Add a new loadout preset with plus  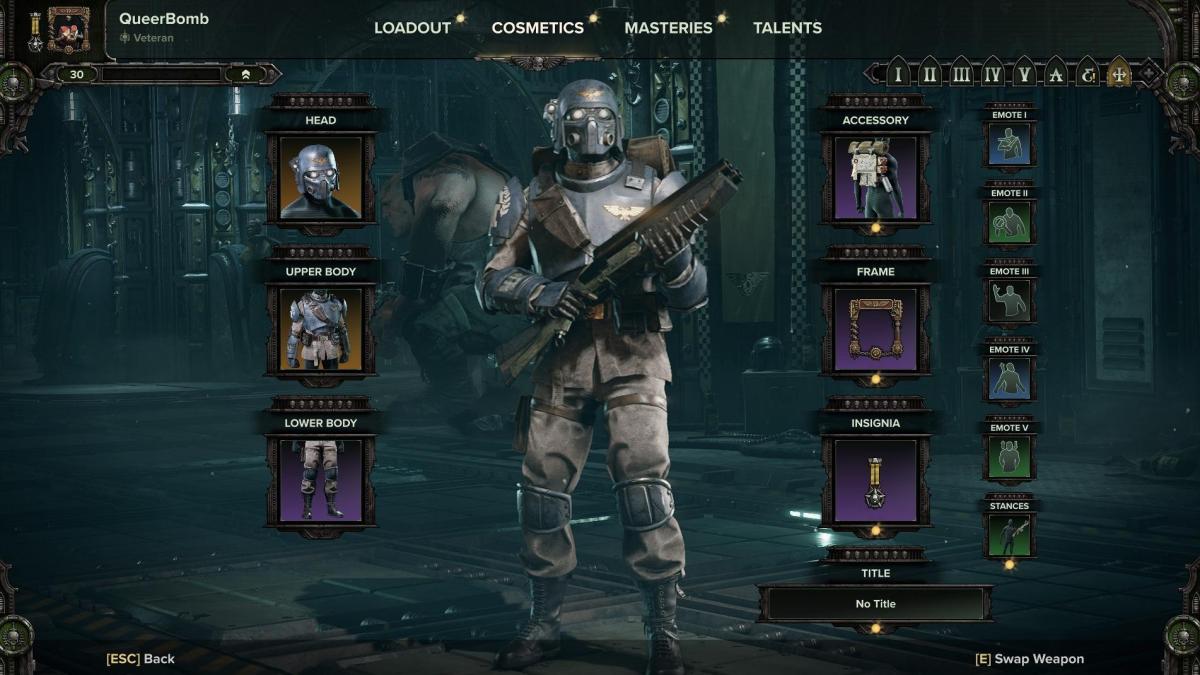click(1150, 74)
